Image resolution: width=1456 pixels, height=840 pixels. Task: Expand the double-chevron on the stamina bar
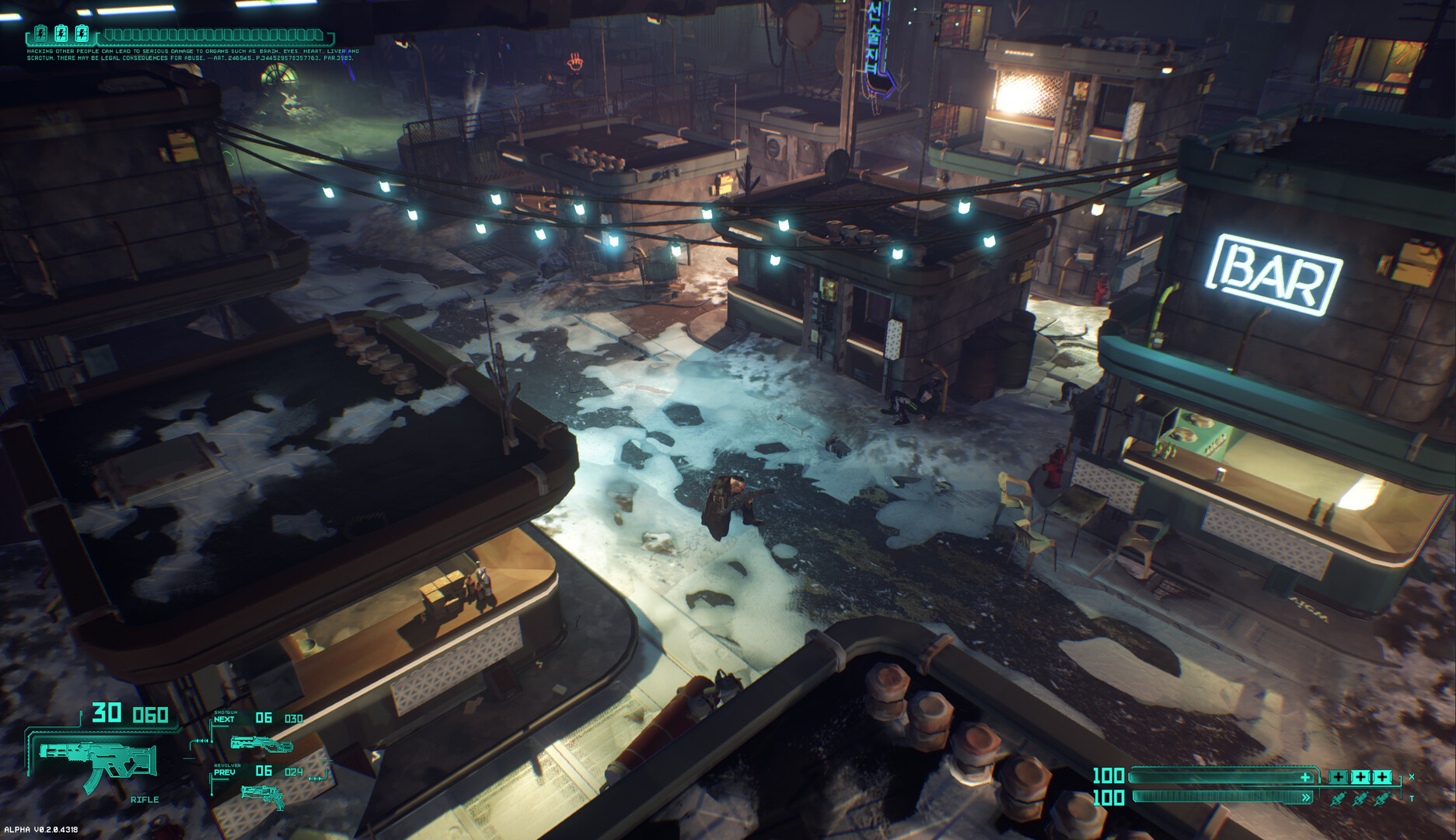[x=1306, y=796]
